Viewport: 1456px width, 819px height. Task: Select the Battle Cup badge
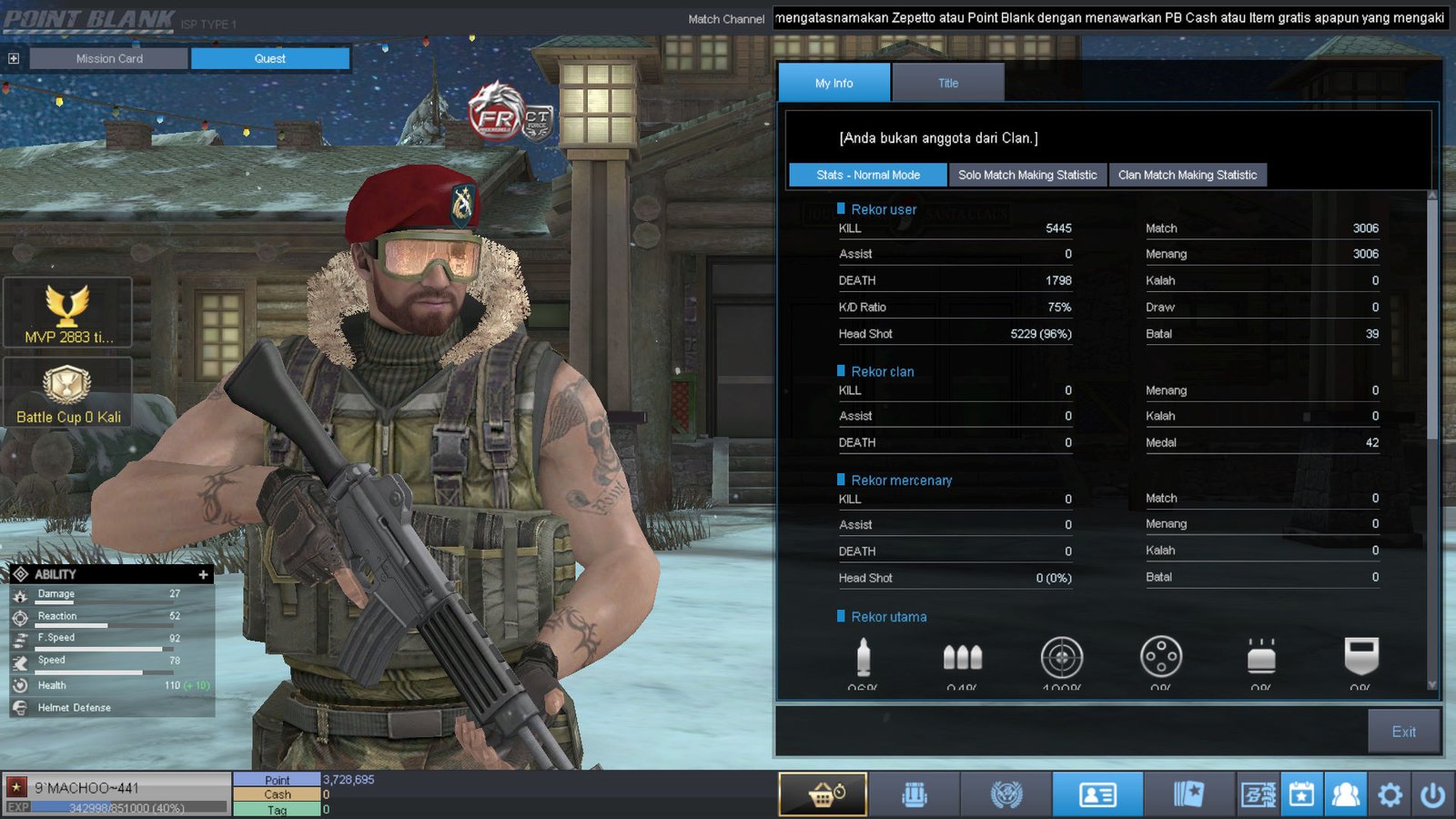tap(68, 392)
